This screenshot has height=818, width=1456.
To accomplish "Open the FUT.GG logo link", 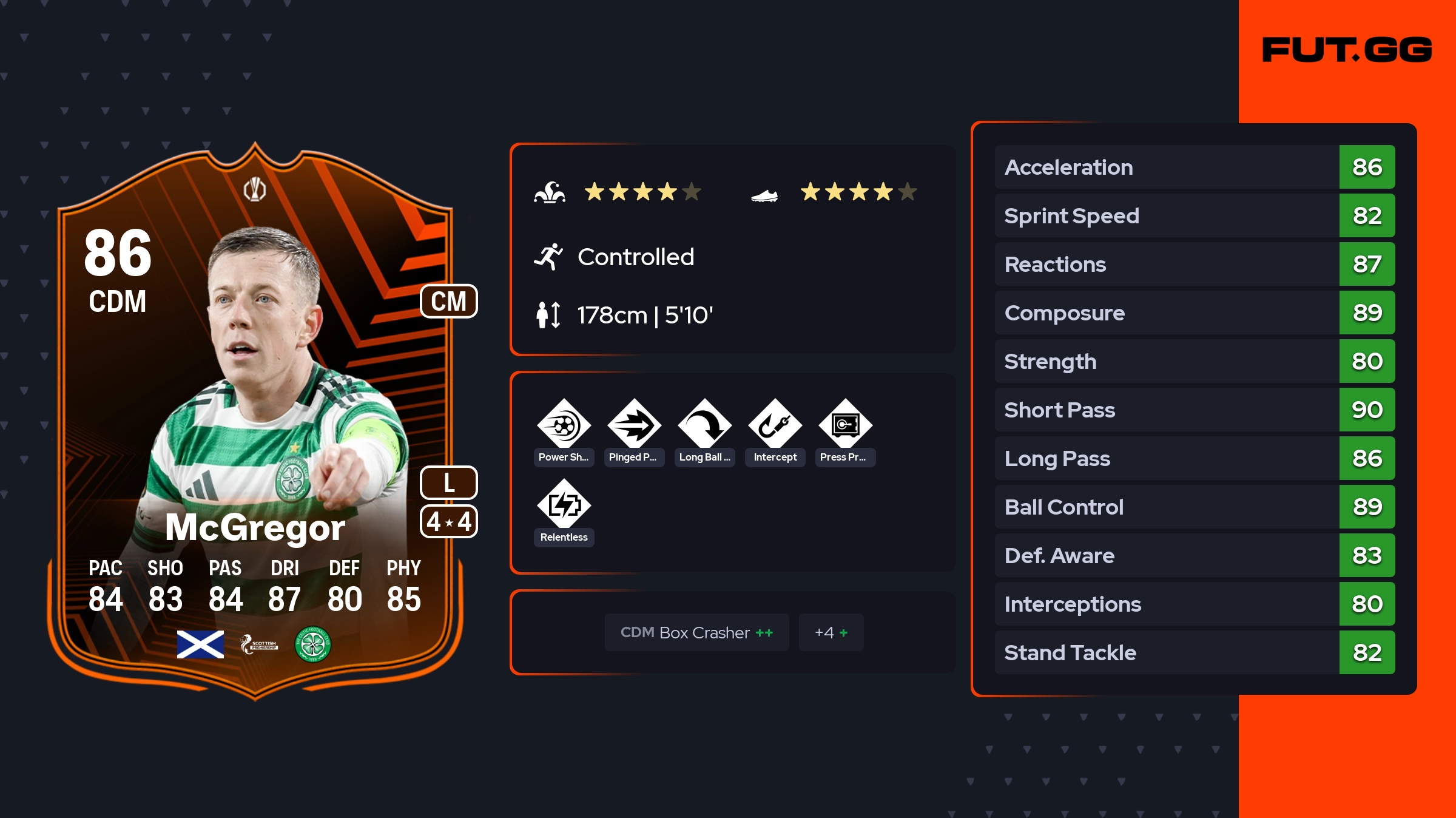I will pos(1347,50).
